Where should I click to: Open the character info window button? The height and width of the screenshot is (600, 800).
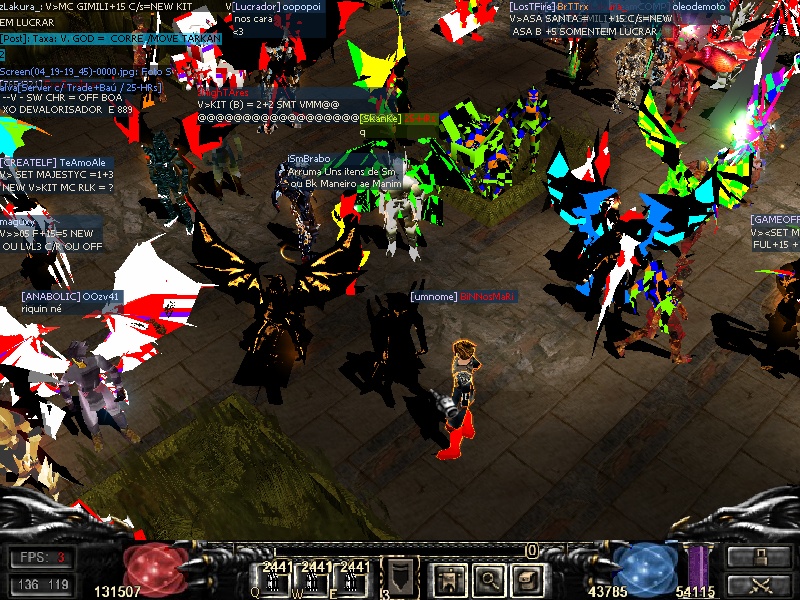446,577
